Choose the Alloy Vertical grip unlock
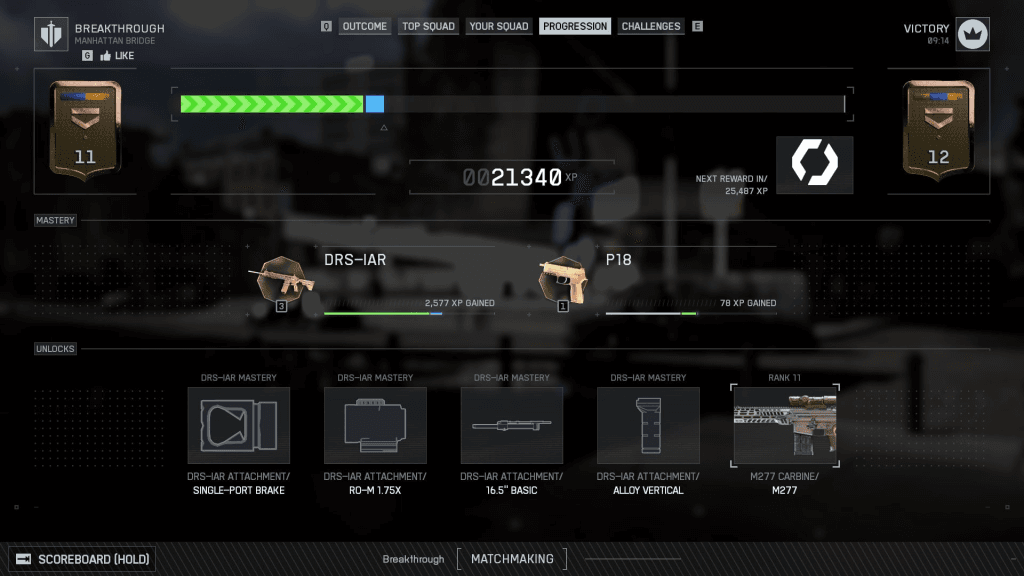Screen dimensions: 1024x576 [x=648, y=426]
